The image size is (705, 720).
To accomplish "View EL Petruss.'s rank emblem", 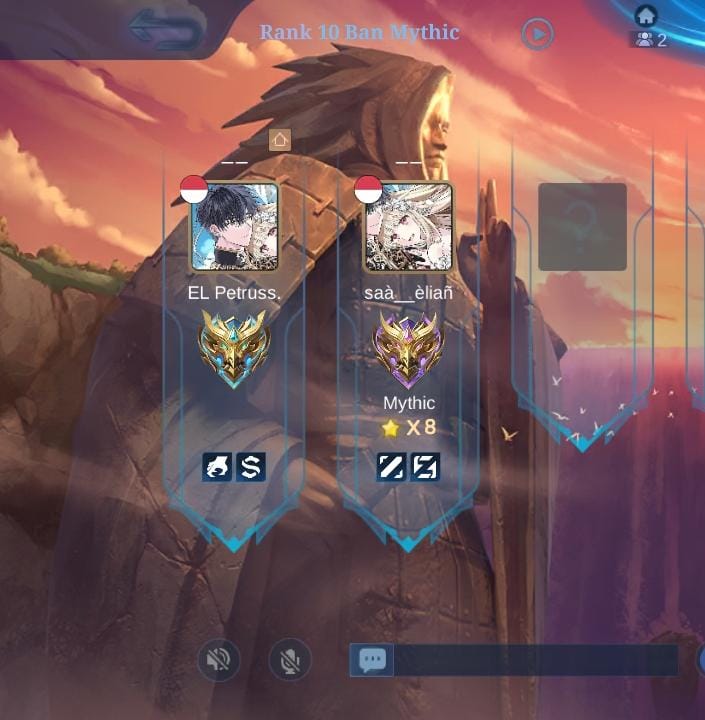I will click(x=234, y=347).
